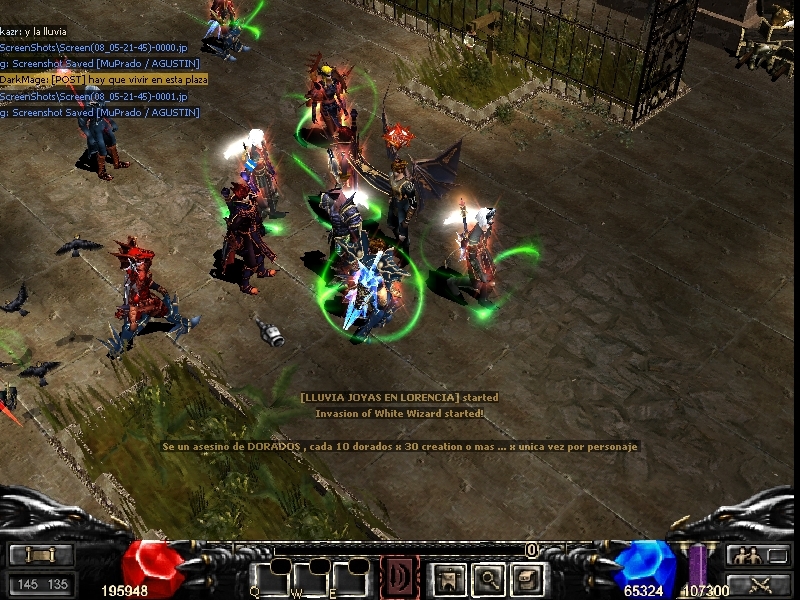
Task: Click the chest icon button
Action: [528, 577]
